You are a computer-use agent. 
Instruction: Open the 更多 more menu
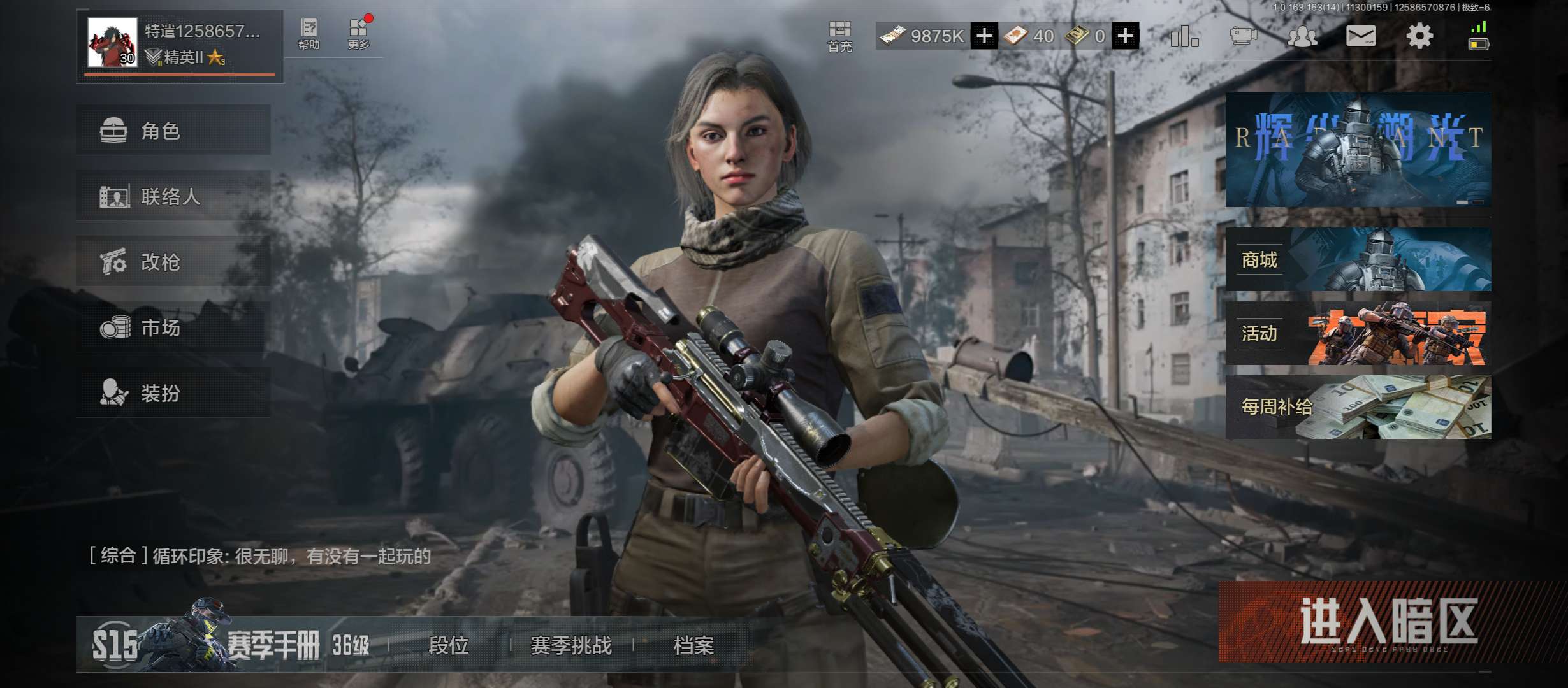pos(358,34)
